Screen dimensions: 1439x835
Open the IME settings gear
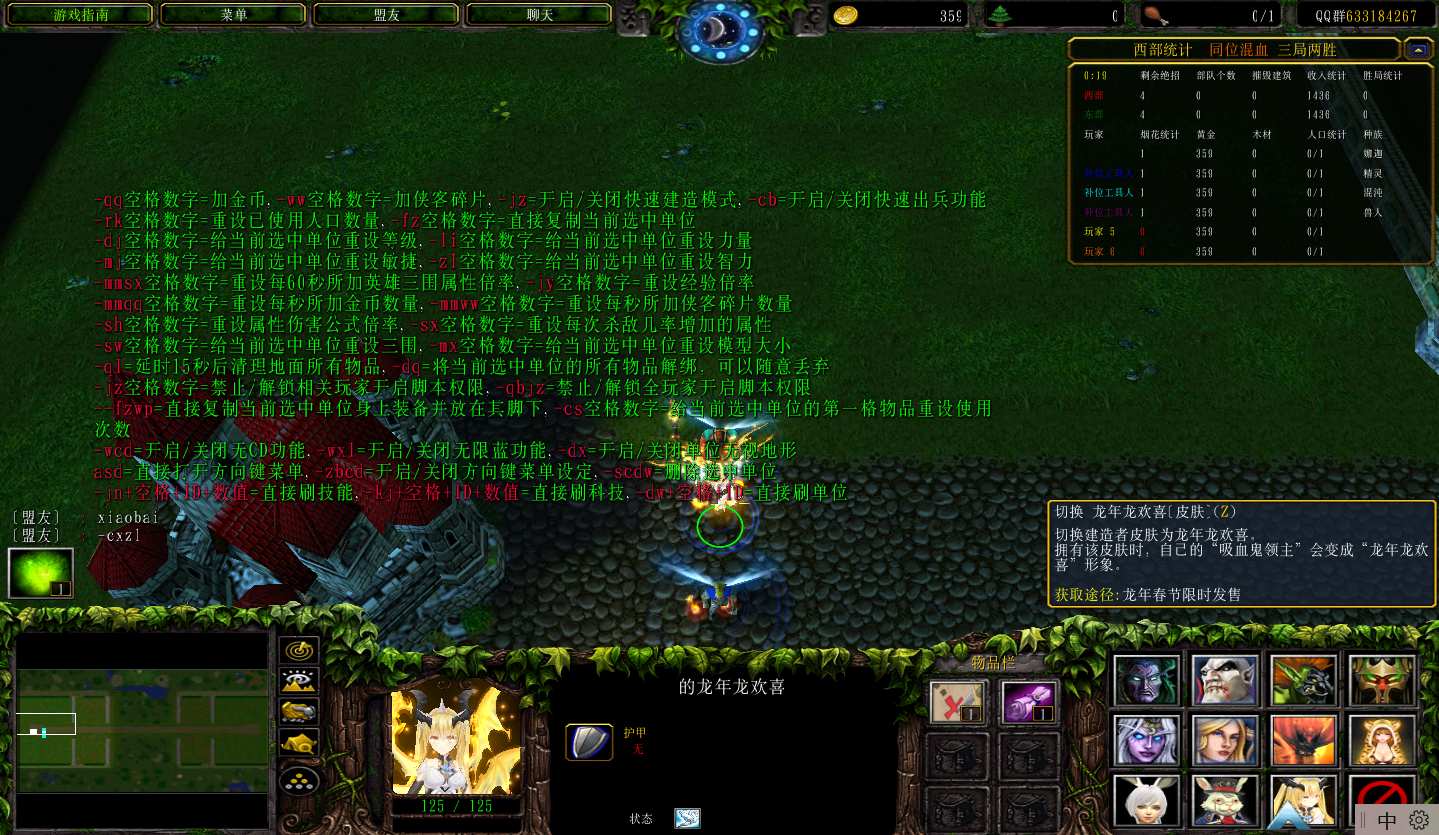tap(1418, 820)
